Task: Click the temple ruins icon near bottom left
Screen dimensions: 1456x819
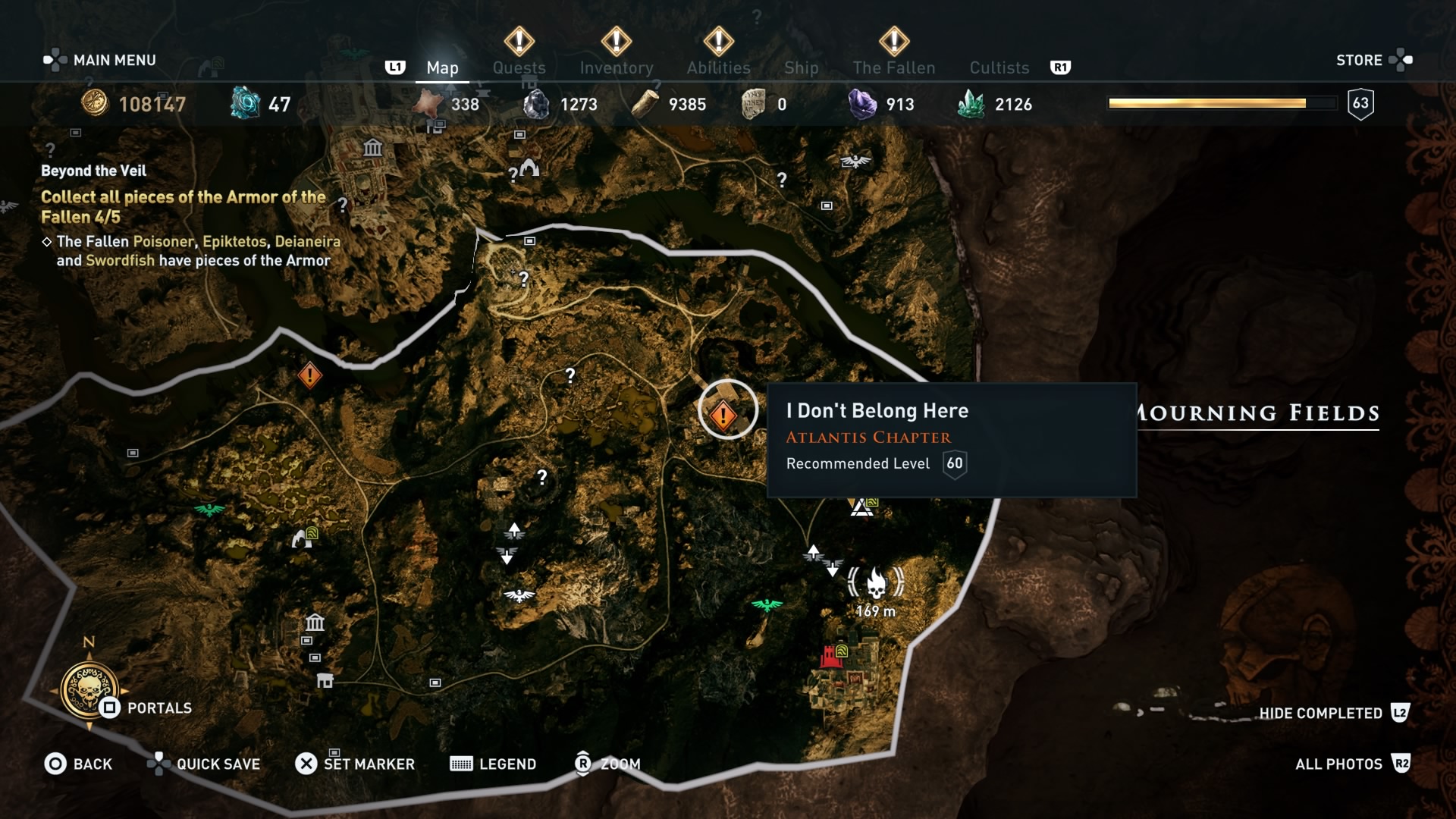Action: (313, 624)
